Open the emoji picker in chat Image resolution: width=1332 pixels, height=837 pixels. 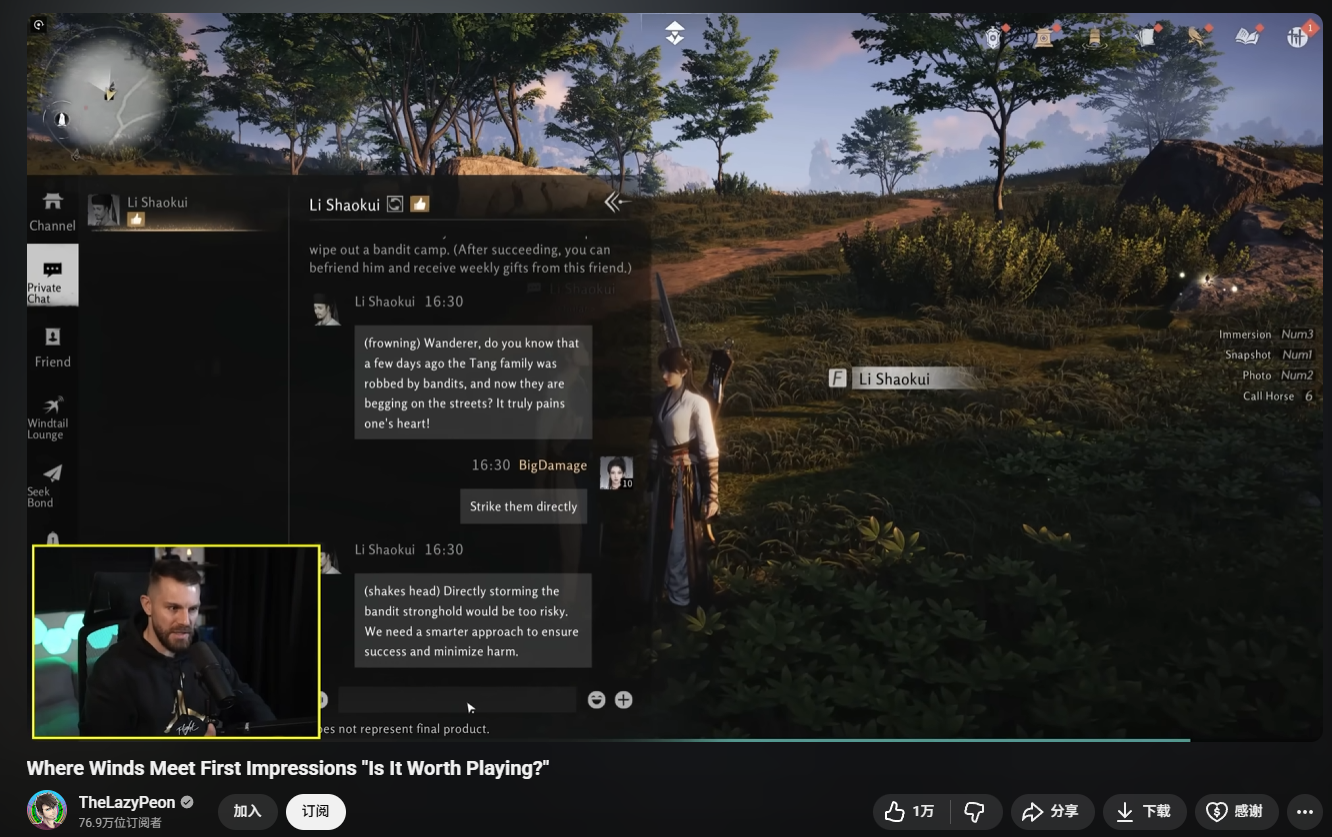click(597, 700)
